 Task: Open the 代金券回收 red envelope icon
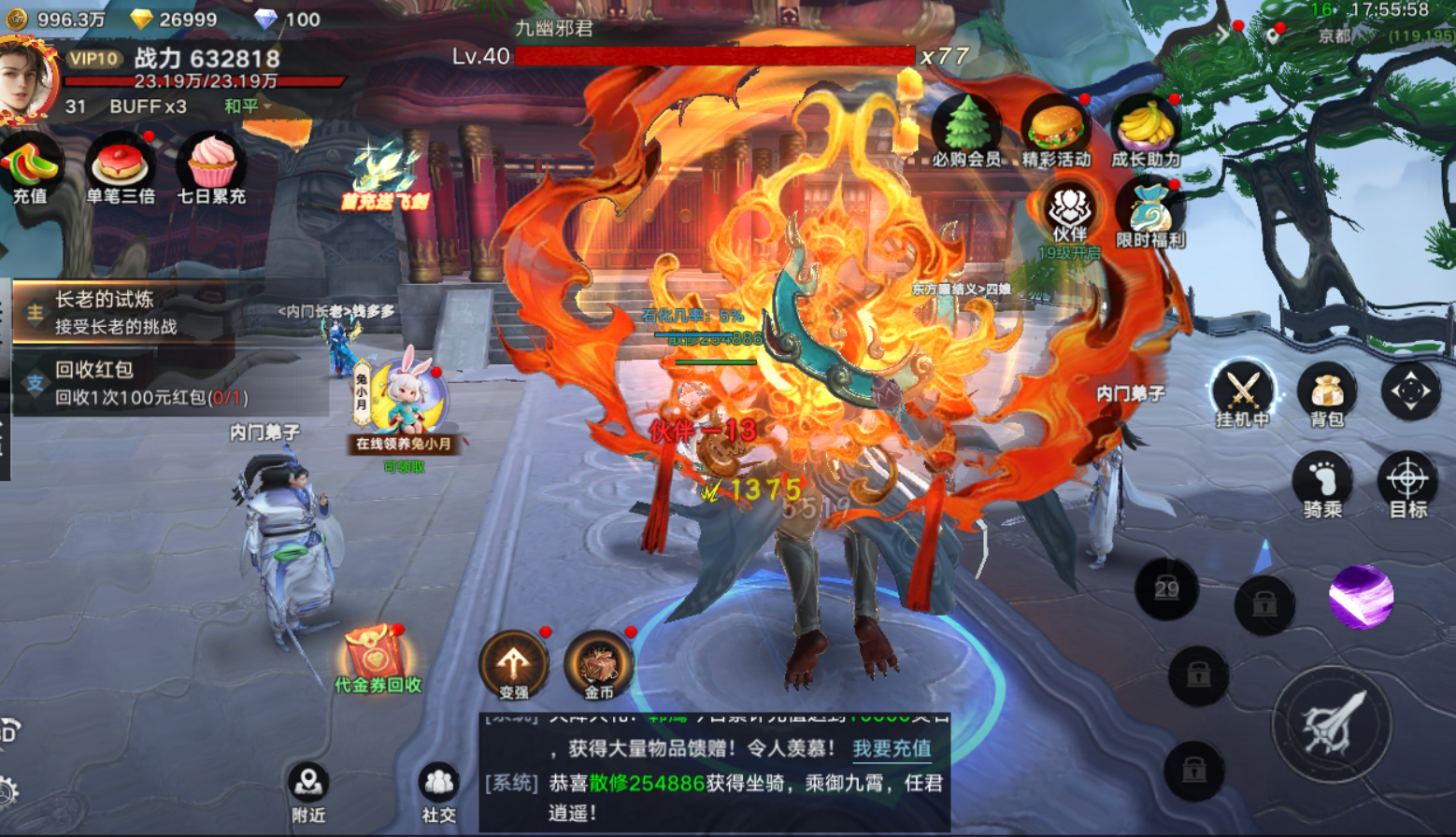tap(377, 657)
